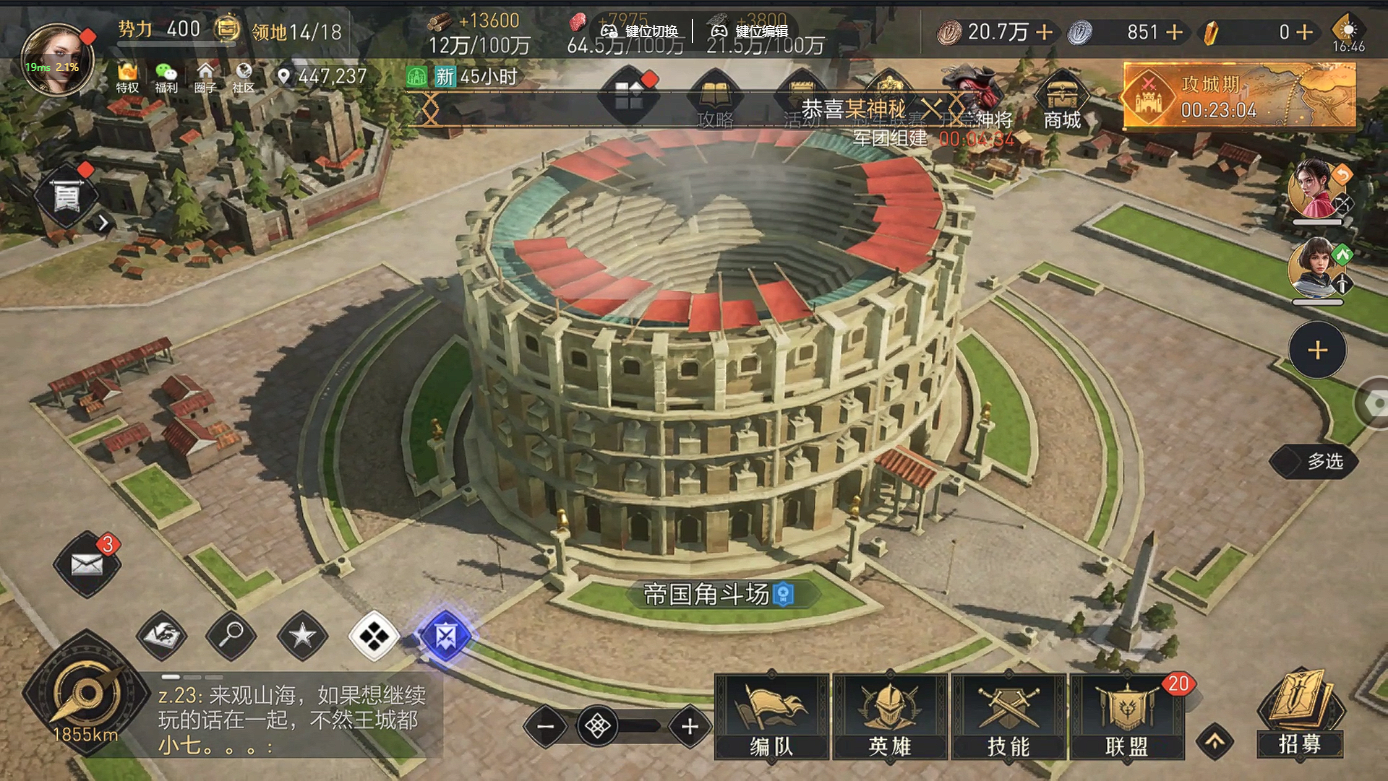Screen dimensions: 1388x781
Task: Add copper coins with the plus button
Action: tap(1044, 33)
